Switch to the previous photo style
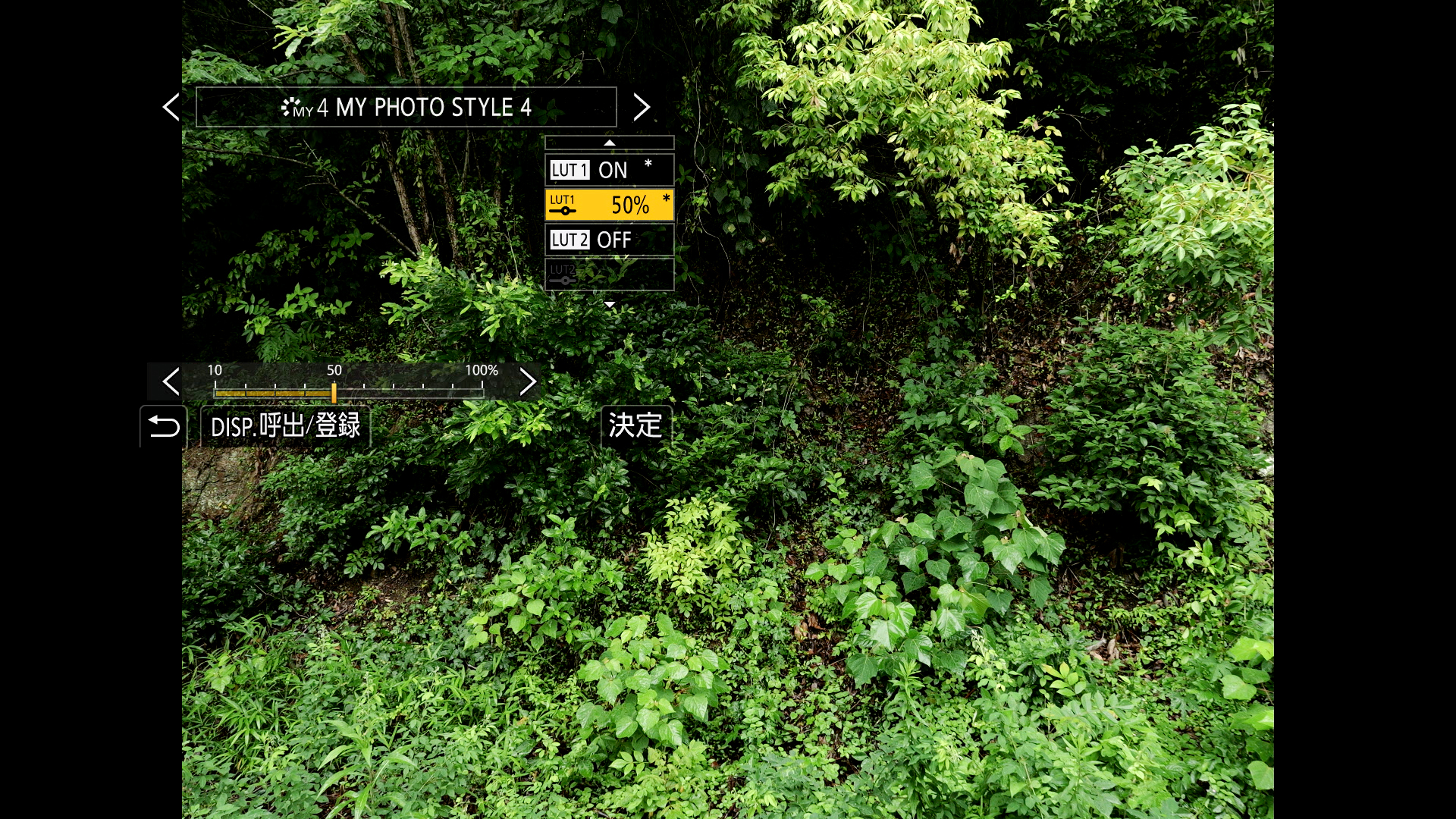The image size is (1456, 819). coord(171,107)
